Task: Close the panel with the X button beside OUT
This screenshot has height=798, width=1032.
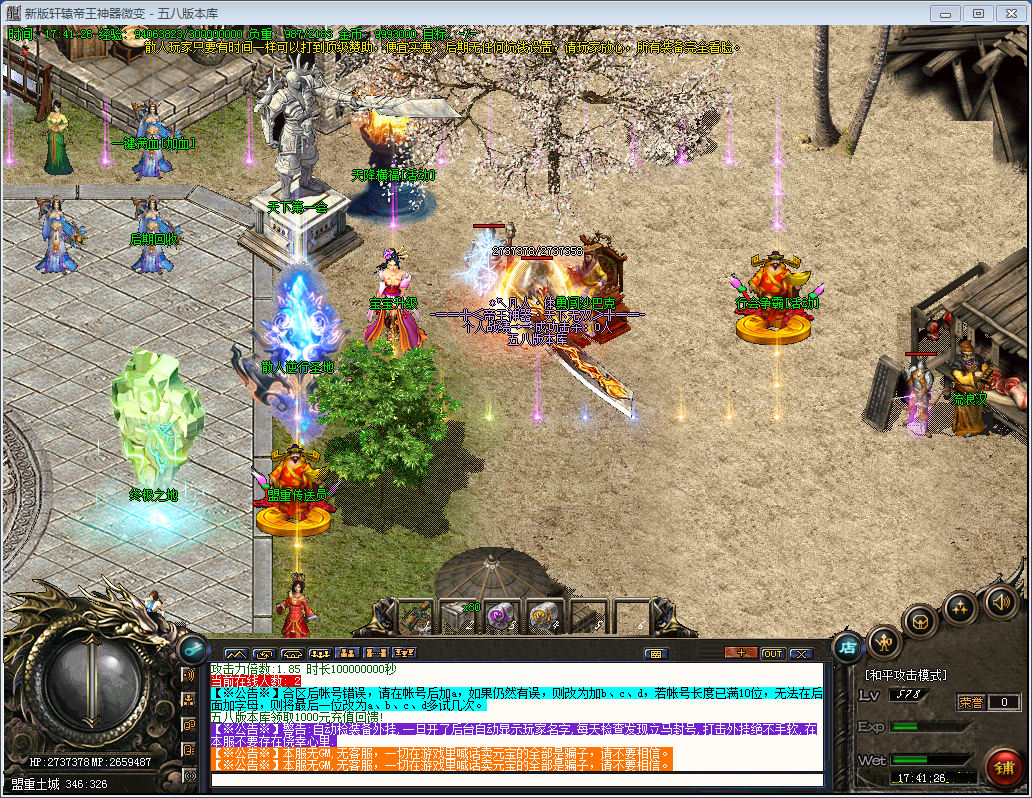Action: pyautogui.click(x=801, y=654)
